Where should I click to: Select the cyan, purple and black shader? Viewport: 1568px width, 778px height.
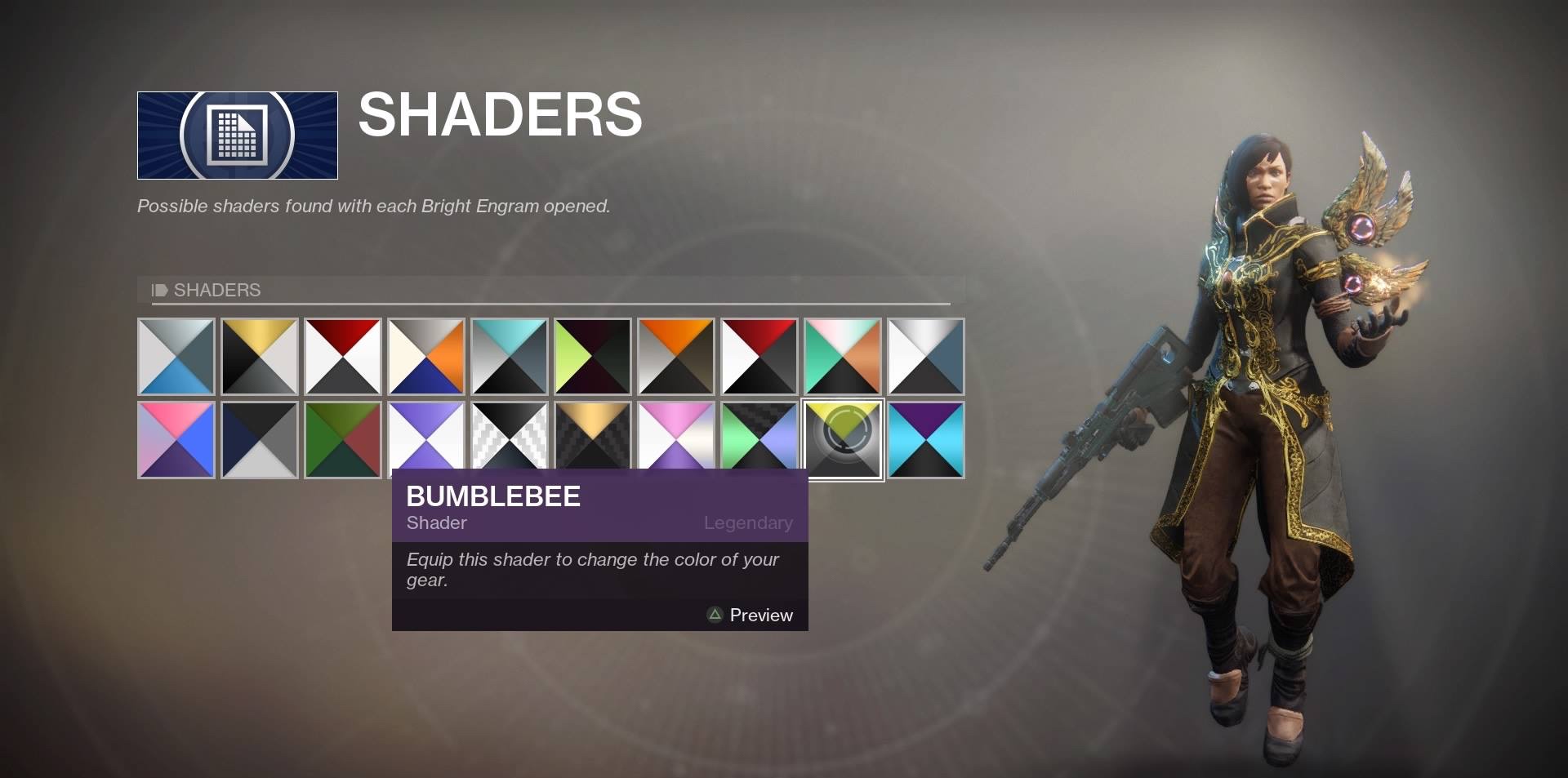(926, 439)
